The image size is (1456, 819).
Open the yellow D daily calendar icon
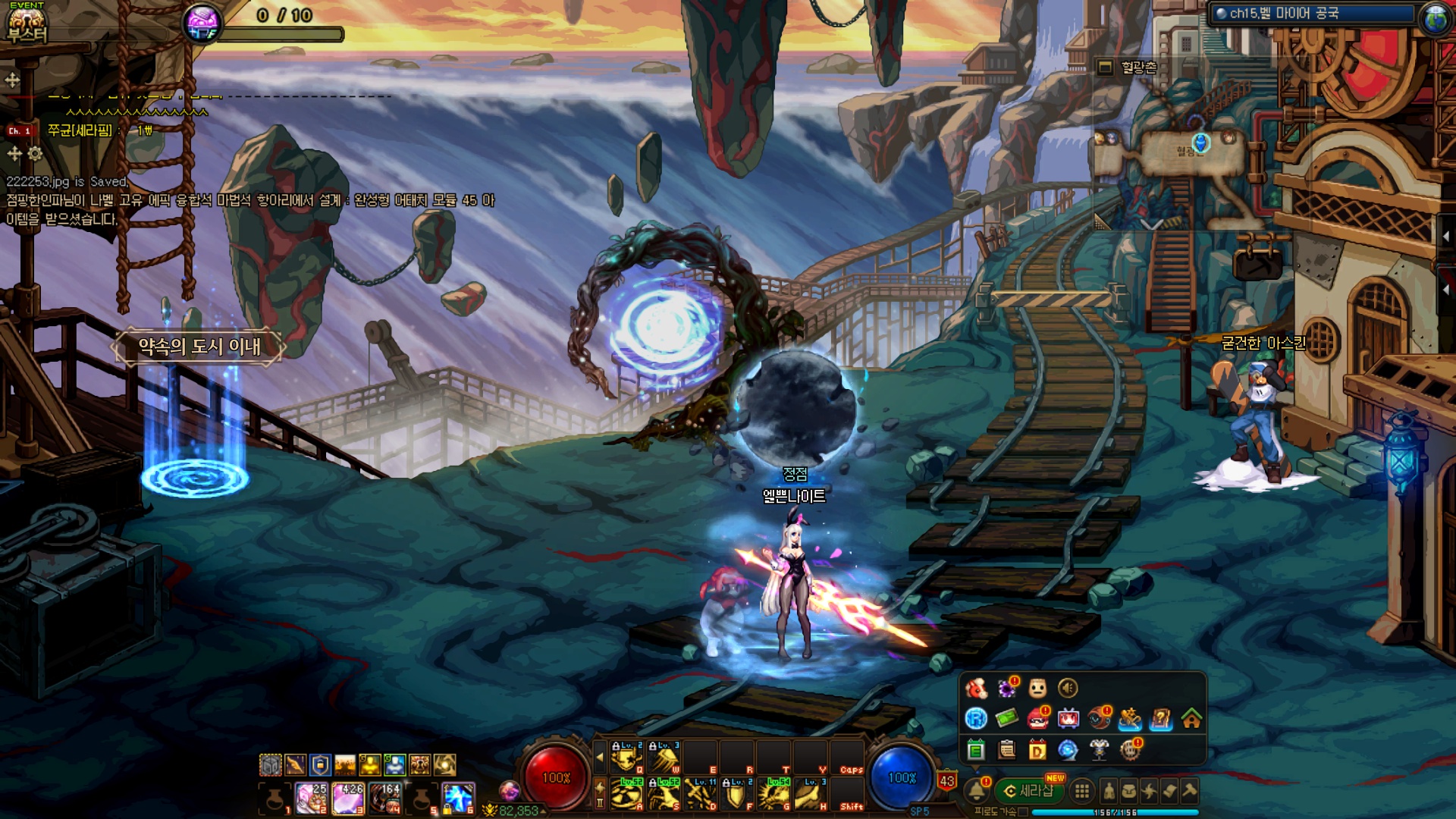pos(1037,750)
